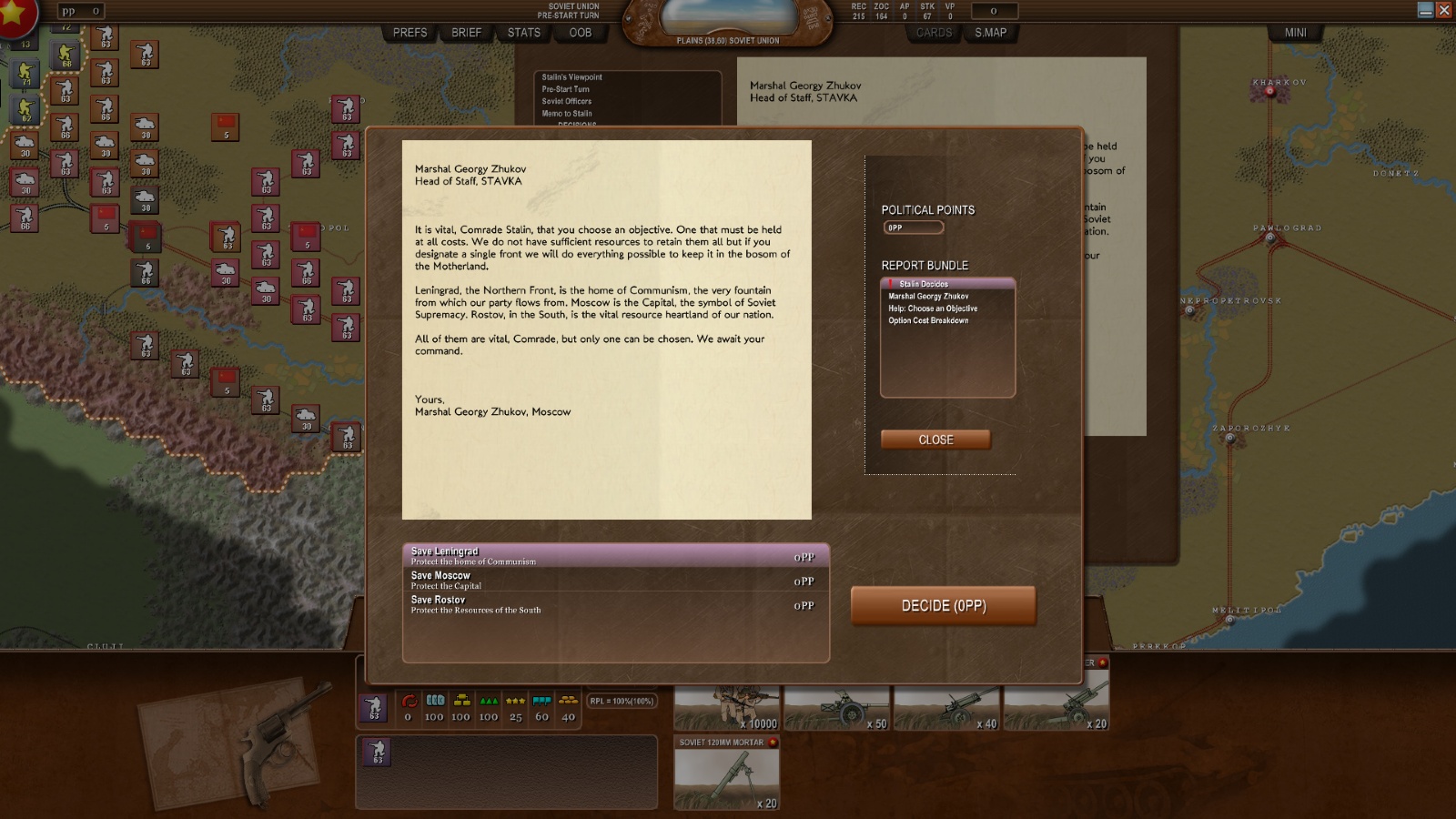Open the Stalin Decides report

(x=924, y=284)
